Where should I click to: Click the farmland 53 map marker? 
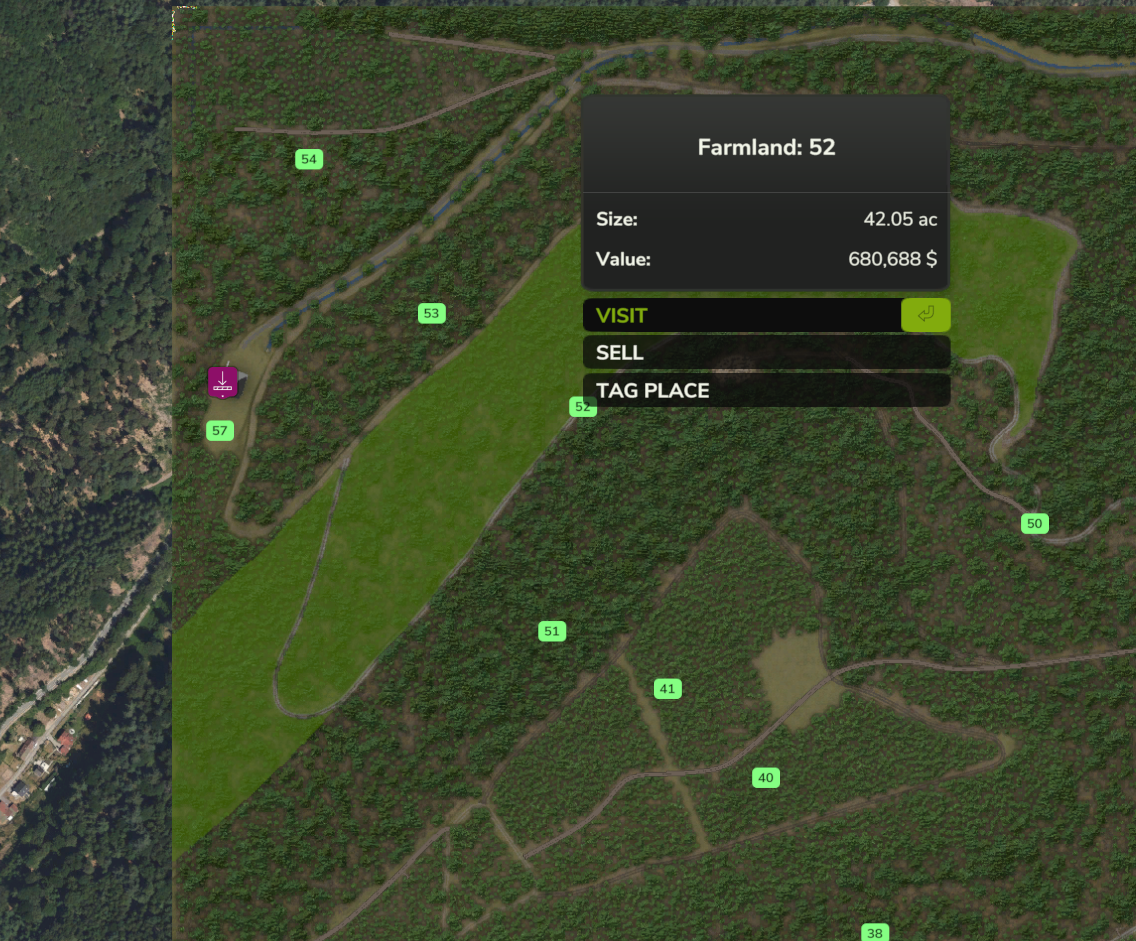[x=431, y=314]
